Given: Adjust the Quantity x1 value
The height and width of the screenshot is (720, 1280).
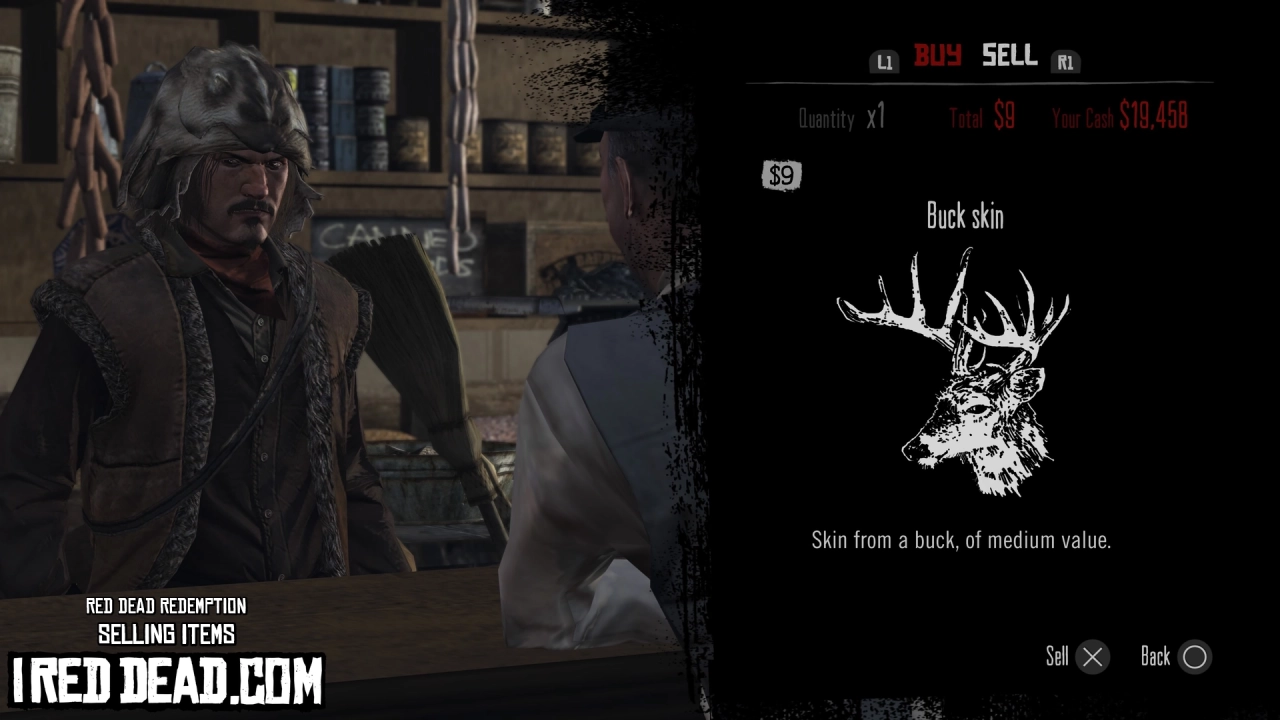Looking at the screenshot, I should coord(841,119).
